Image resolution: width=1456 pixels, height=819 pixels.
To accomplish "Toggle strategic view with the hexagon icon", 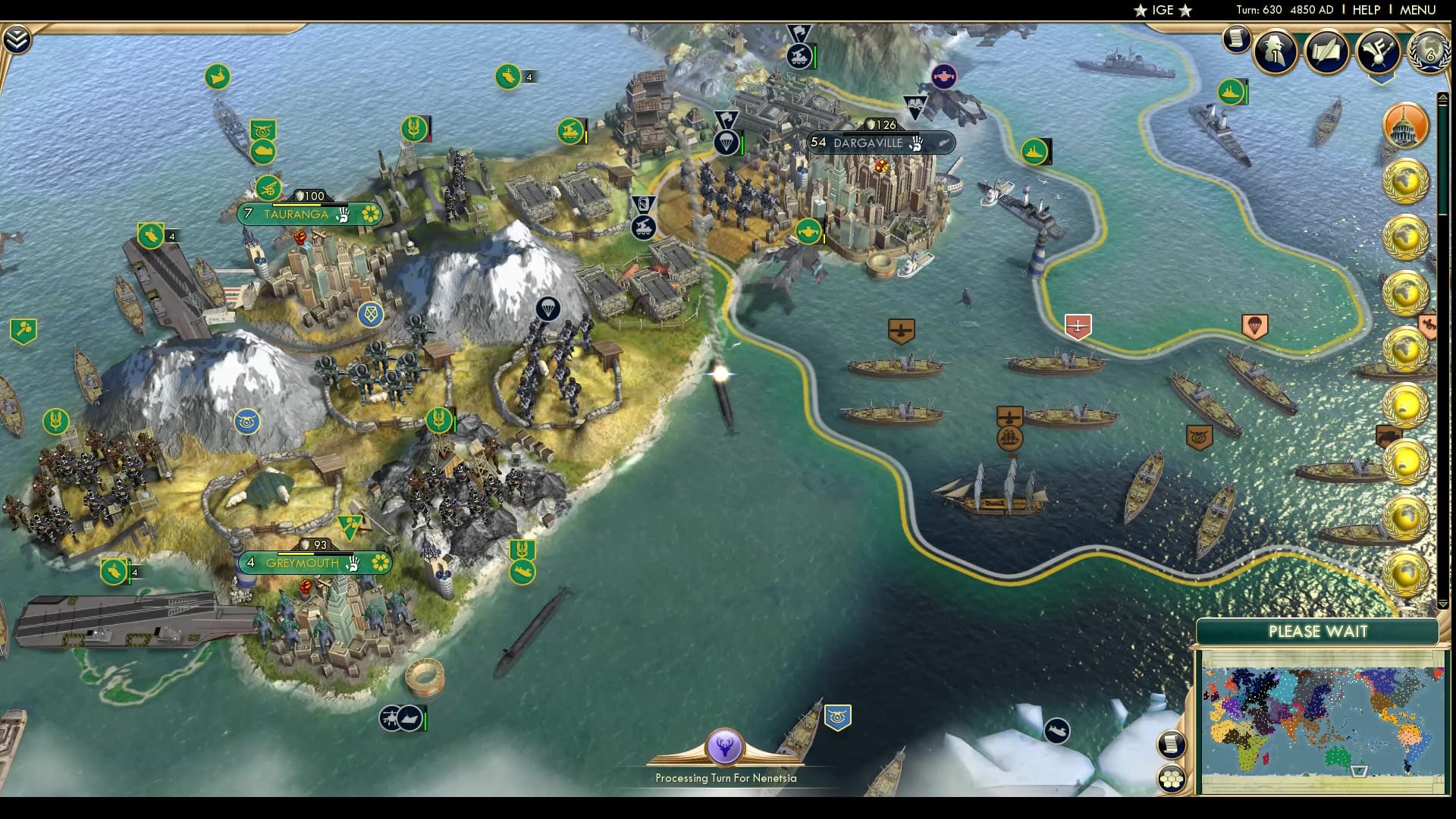I will coord(1170,778).
